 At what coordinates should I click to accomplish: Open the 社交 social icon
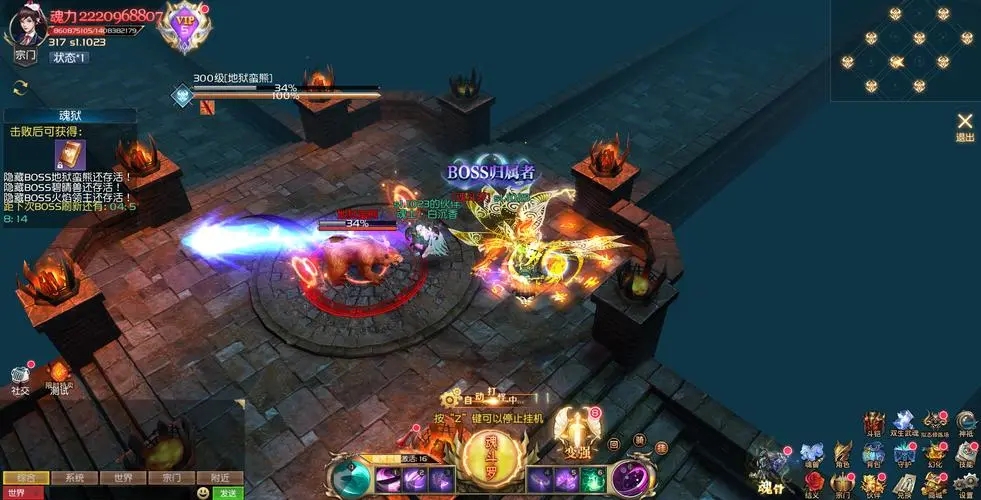pyautogui.click(x=20, y=378)
